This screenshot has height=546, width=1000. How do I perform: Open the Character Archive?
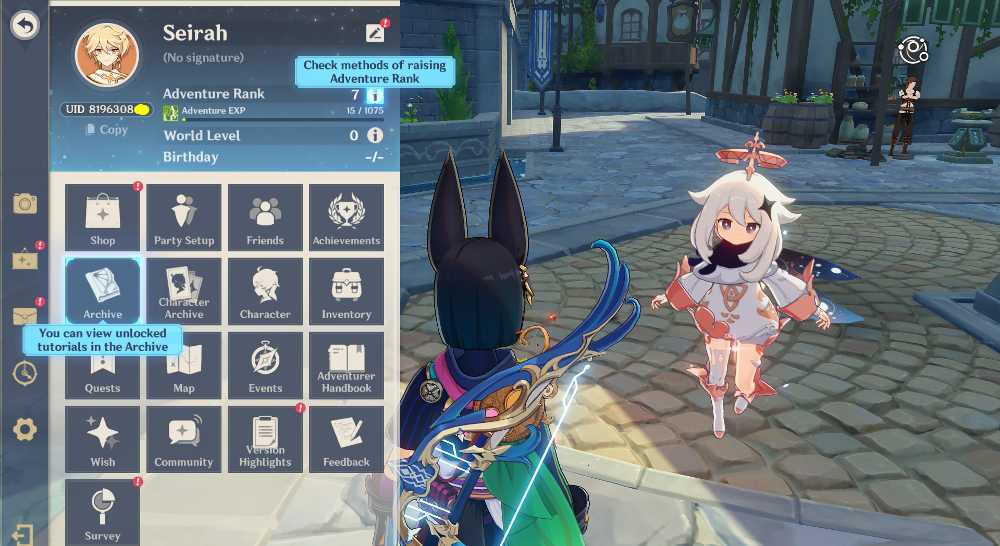[x=184, y=291]
